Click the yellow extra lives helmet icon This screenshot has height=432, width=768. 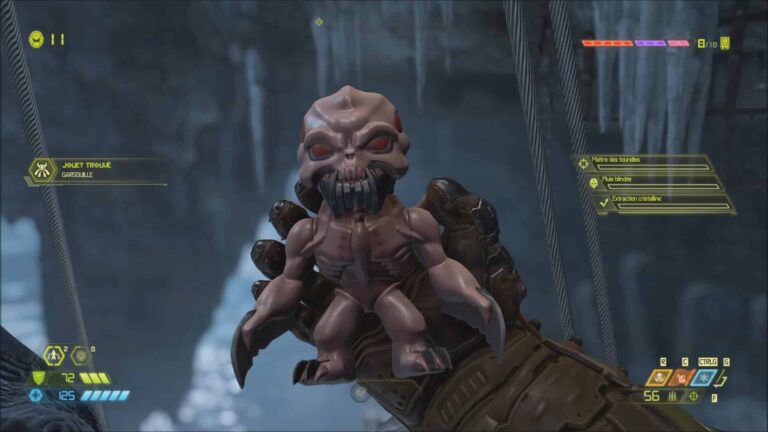click(x=36, y=40)
